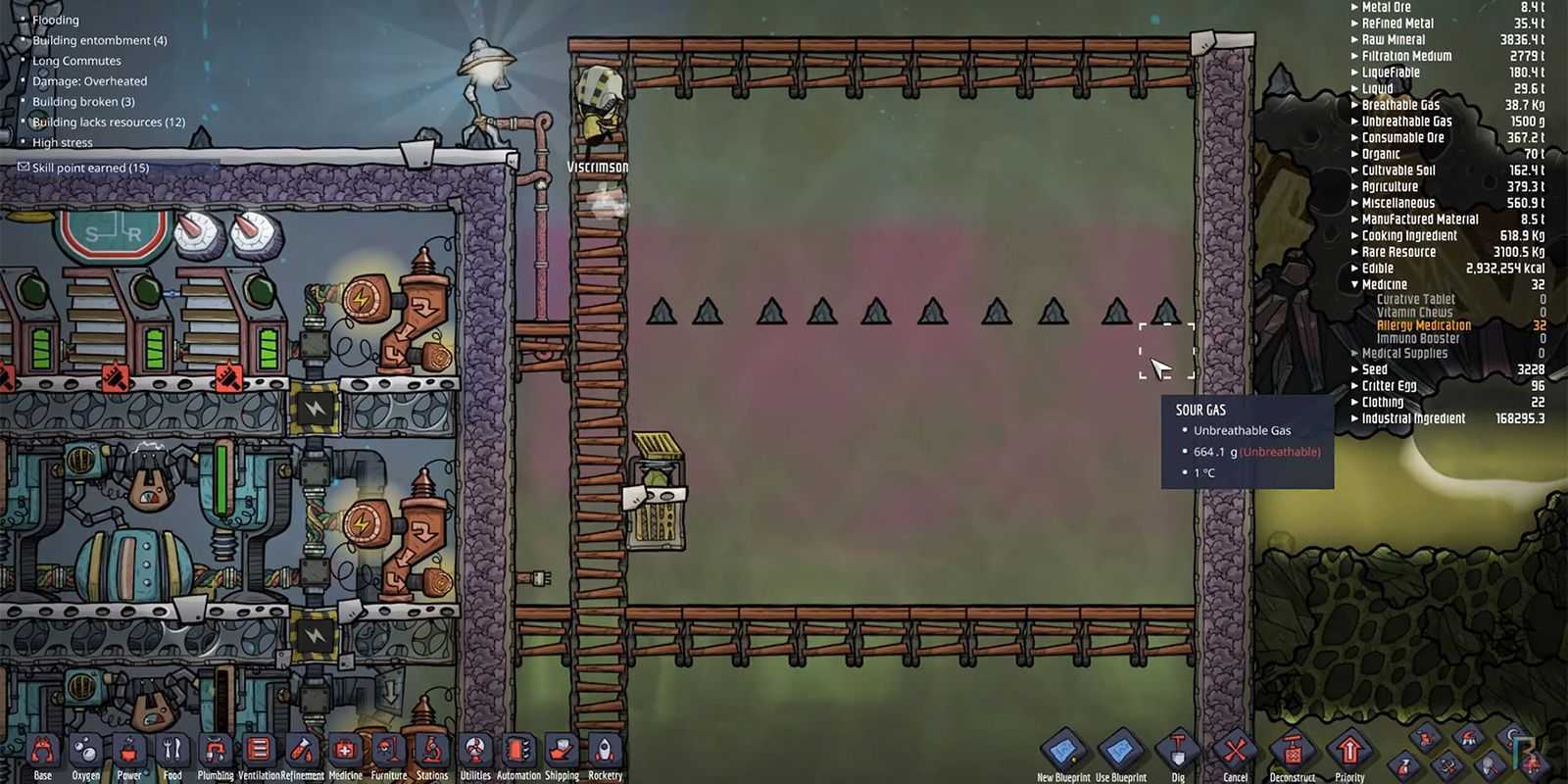The width and height of the screenshot is (1568, 784).
Task: Click the New Blueprint button
Action: [x=1063, y=754]
